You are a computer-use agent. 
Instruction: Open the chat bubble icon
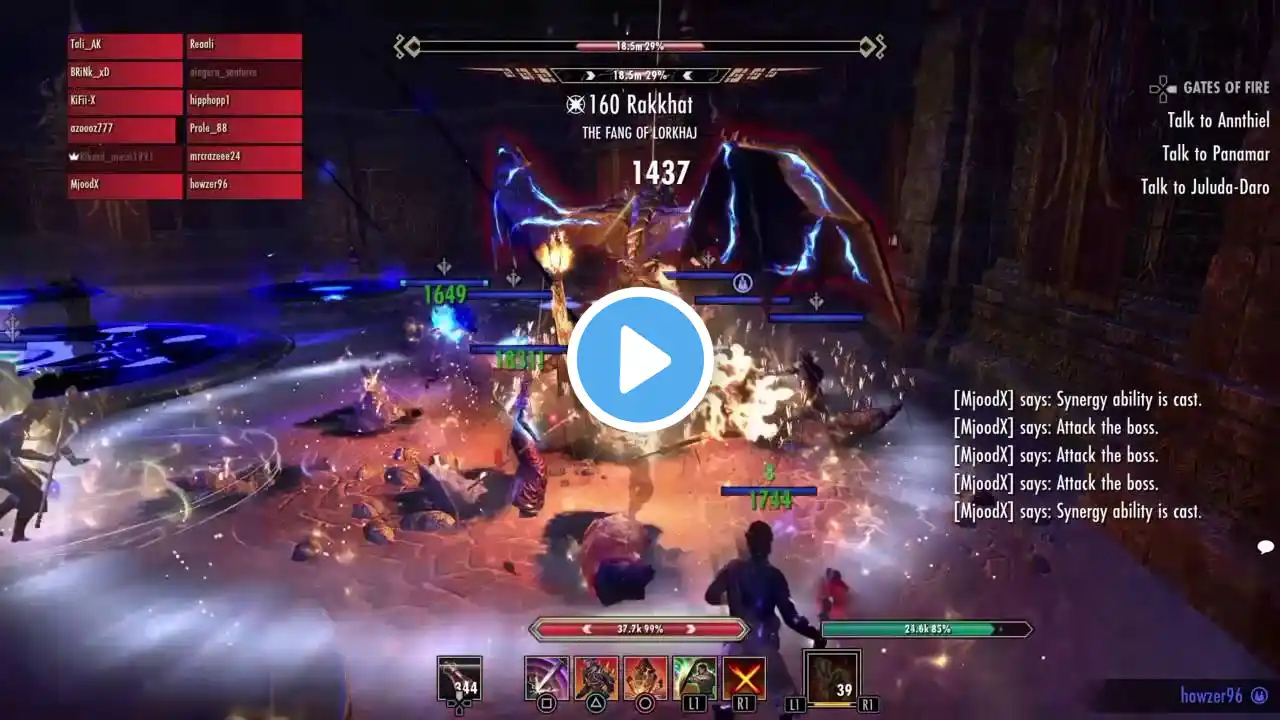click(1265, 547)
